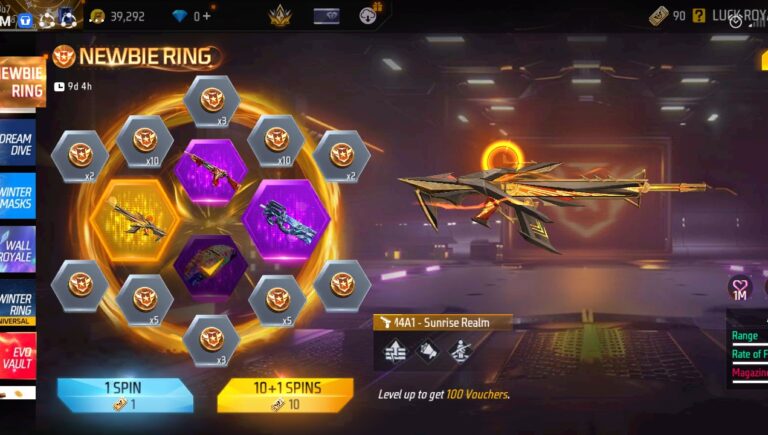Select the Wall Royale tab
768x435 pixels.
click(17, 248)
